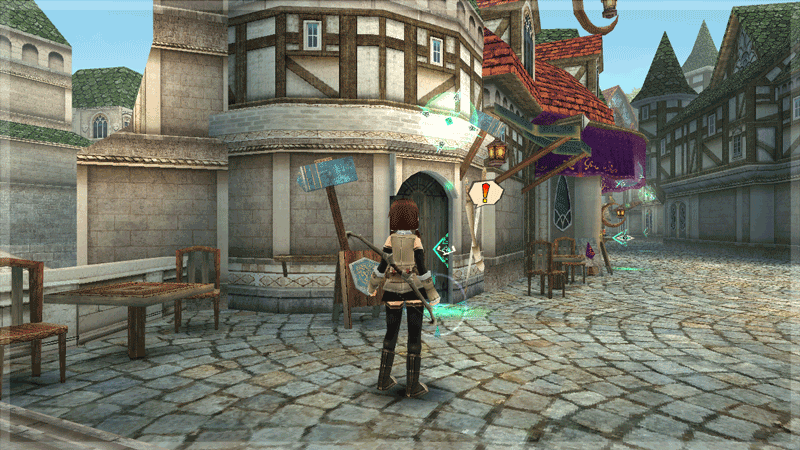
Task: Select the cyan entrance marker beside the arched door
Action: coord(443,250)
